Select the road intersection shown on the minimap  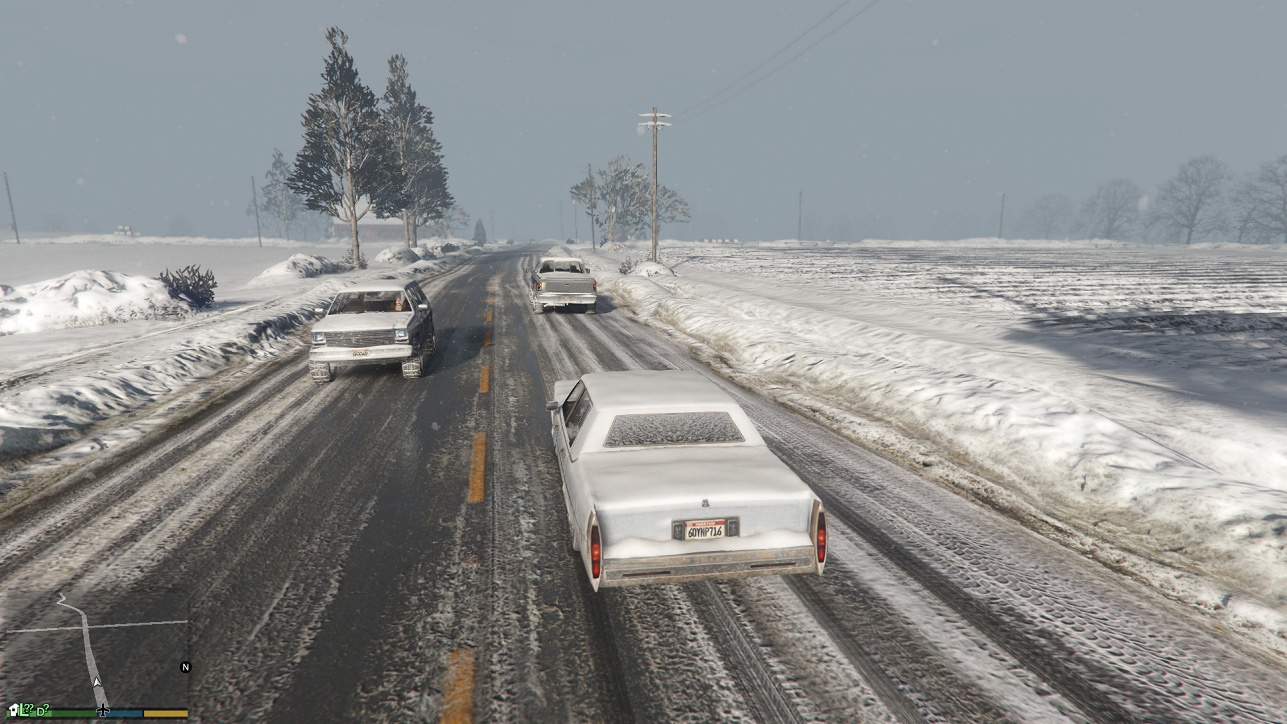tap(85, 626)
